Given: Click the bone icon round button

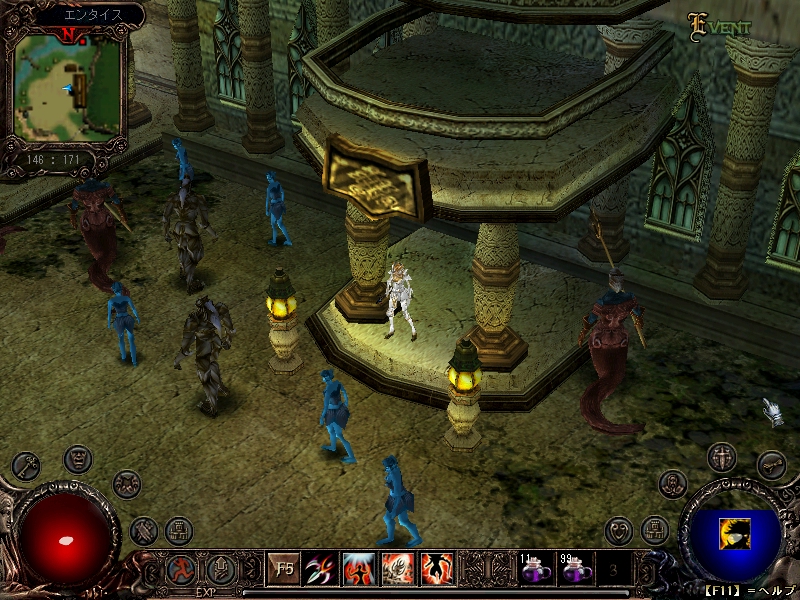Looking at the screenshot, I should point(771,465).
